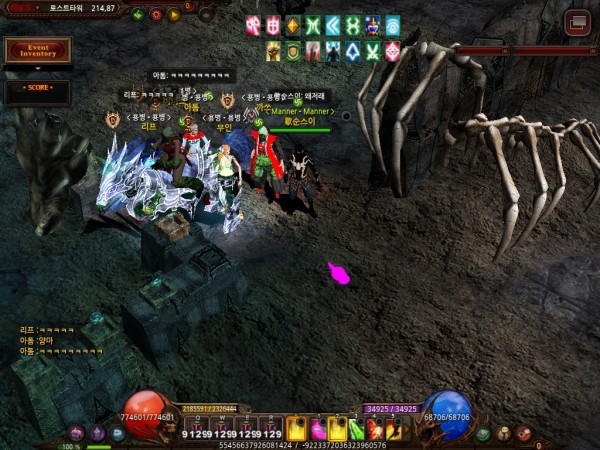Select the green shield buff icon
This screenshot has height=450, width=600.
click(293, 50)
